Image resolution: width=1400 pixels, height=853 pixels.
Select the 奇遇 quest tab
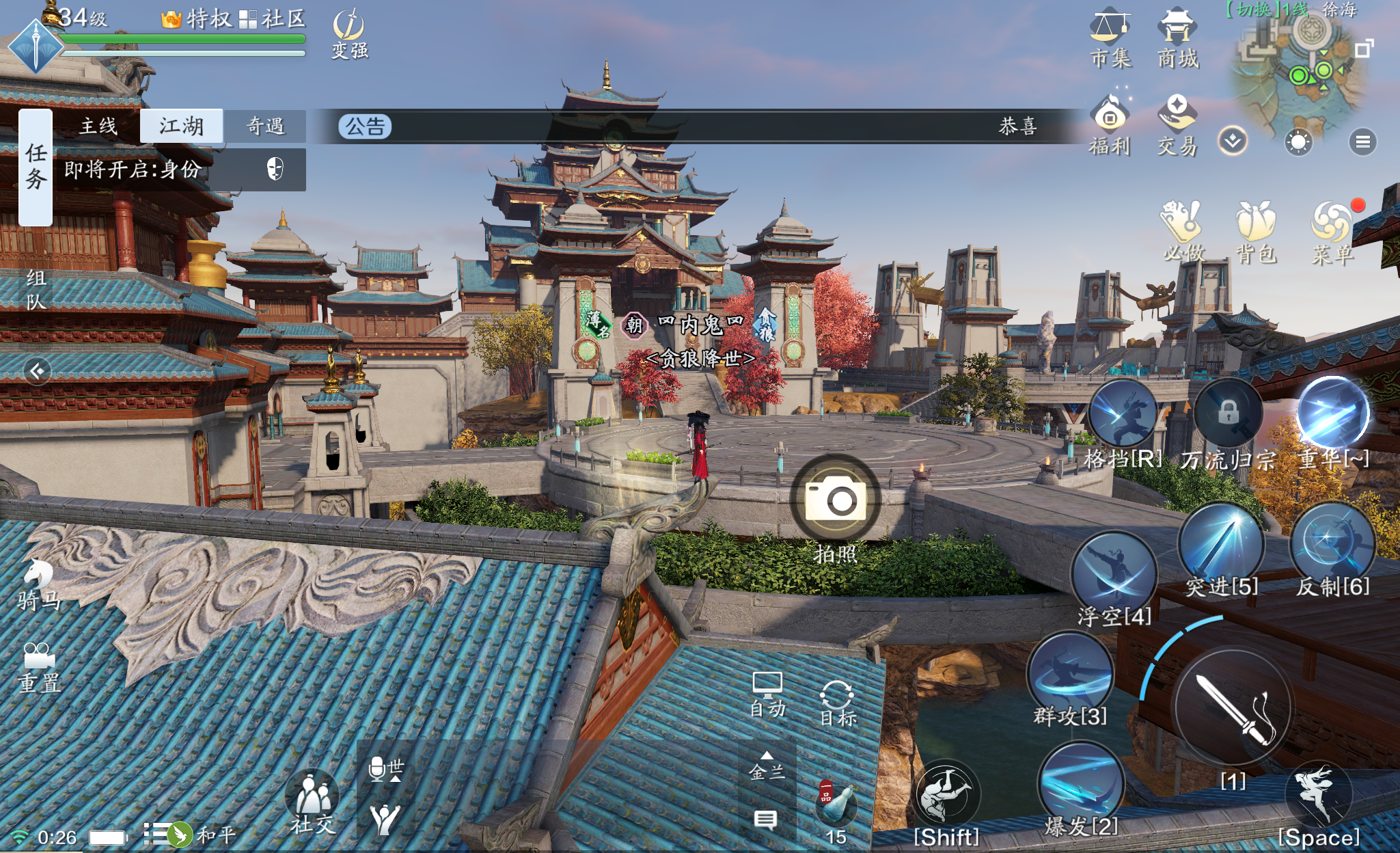[x=265, y=126]
